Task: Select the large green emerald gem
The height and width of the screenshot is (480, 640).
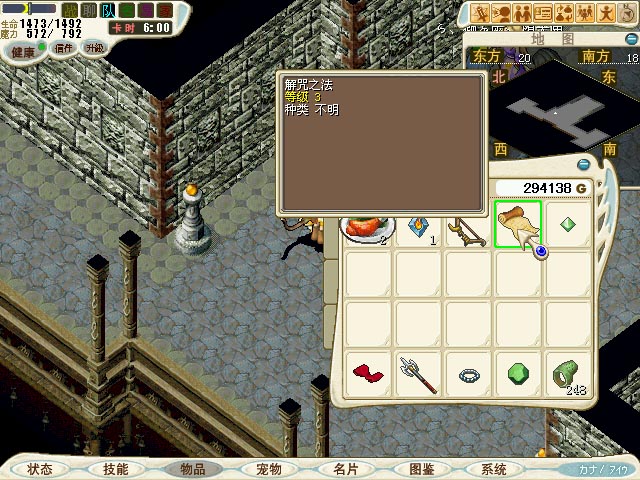Action: coord(518,375)
